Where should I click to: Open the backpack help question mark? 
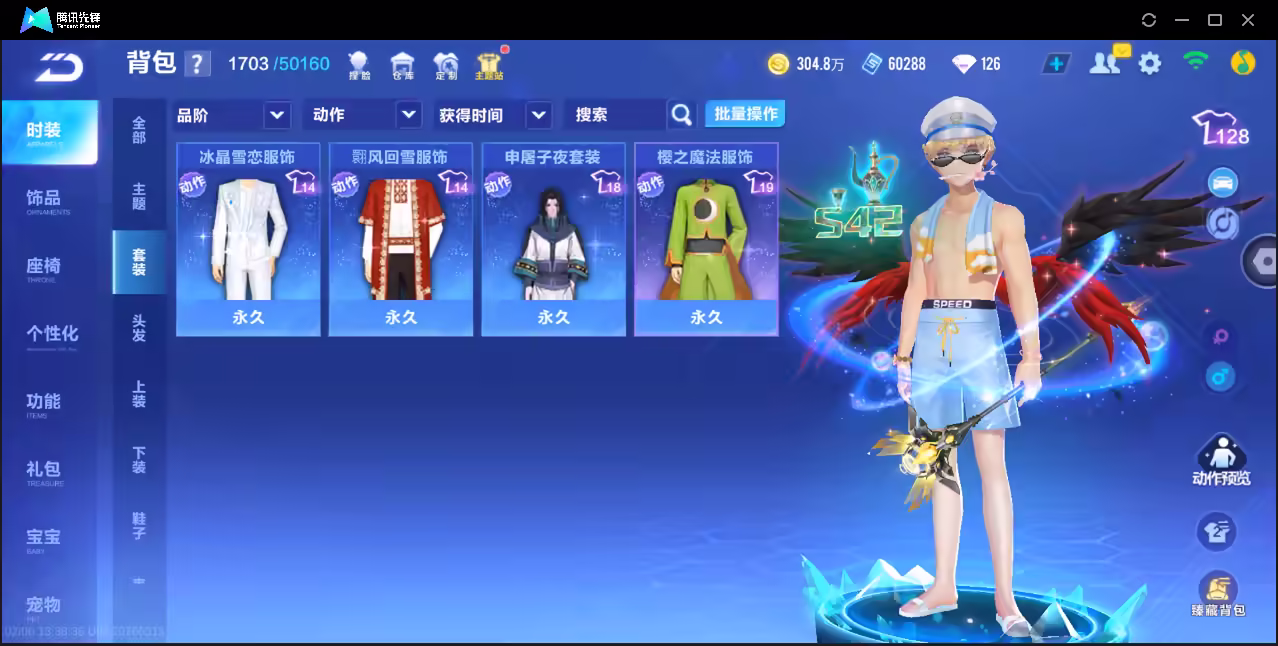(198, 64)
